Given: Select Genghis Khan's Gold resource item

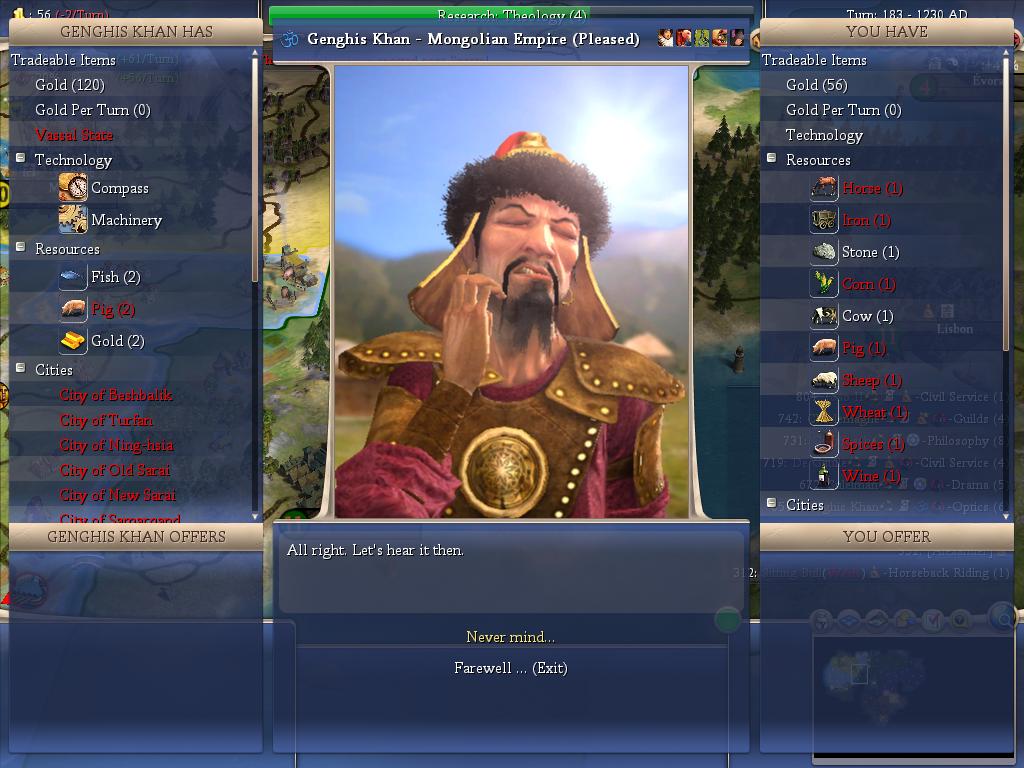Looking at the screenshot, I should coord(117,341).
